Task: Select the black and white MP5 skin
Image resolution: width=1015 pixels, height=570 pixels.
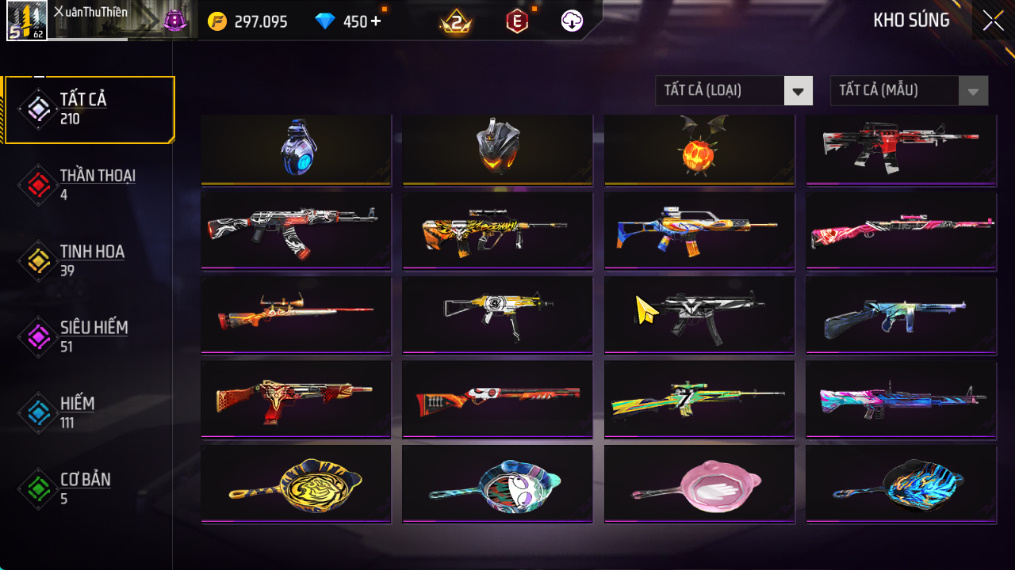Action: click(699, 314)
